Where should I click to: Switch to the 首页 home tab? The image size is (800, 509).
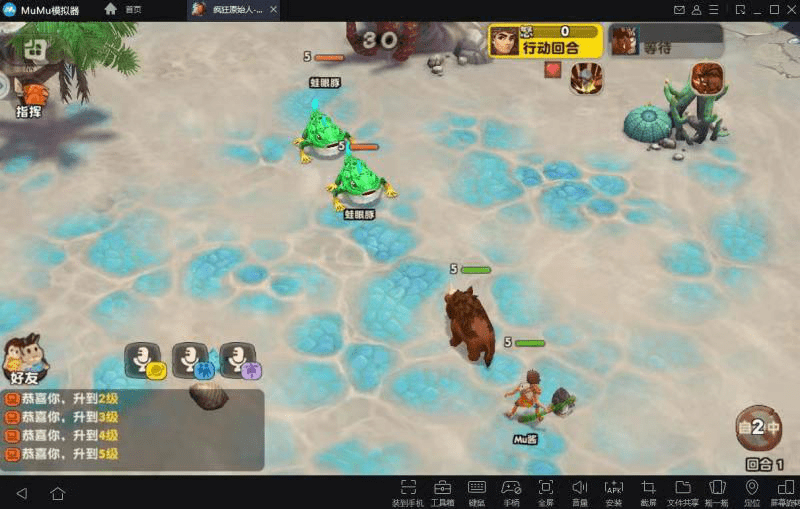tap(123, 10)
